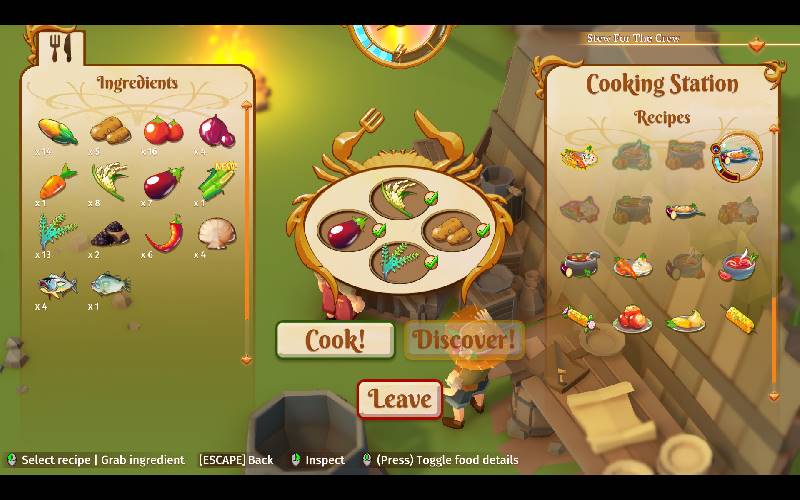This screenshot has height=500, width=800.
Task: Grab the new sugarcane stalks ingredient
Action: click(x=216, y=182)
